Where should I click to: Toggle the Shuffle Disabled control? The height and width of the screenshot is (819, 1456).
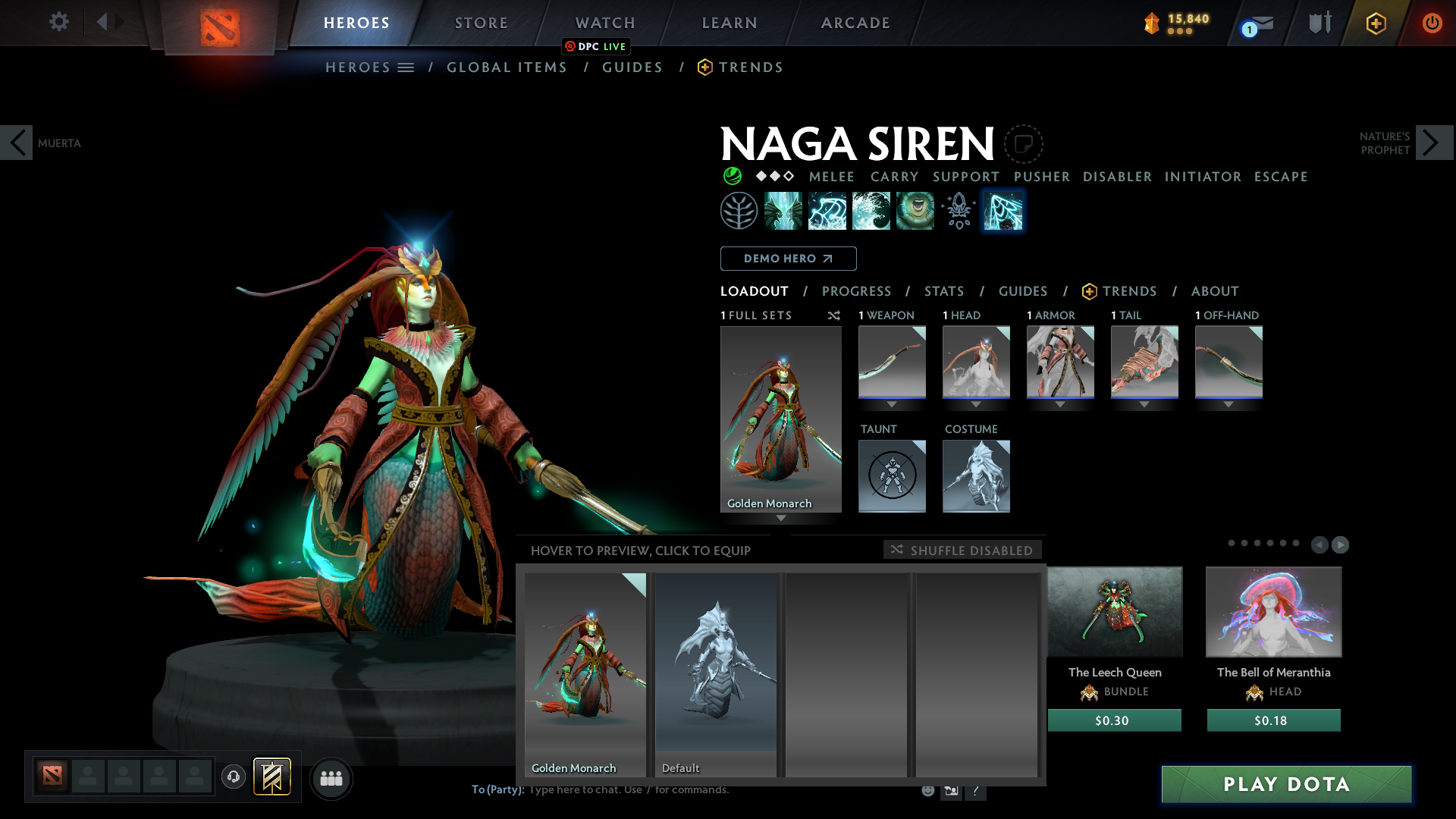pyautogui.click(x=962, y=550)
